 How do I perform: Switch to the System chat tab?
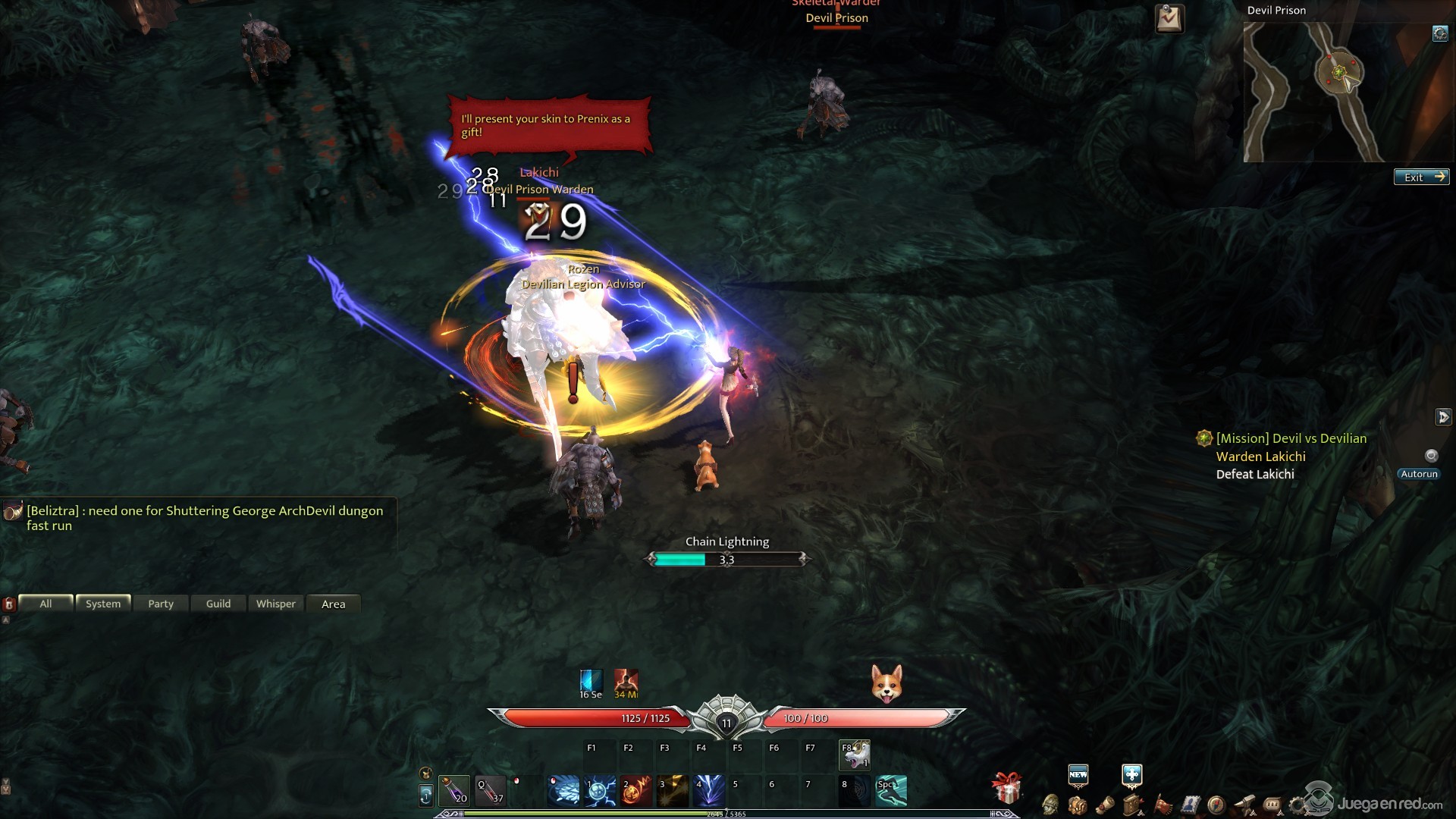[x=103, y=604]
